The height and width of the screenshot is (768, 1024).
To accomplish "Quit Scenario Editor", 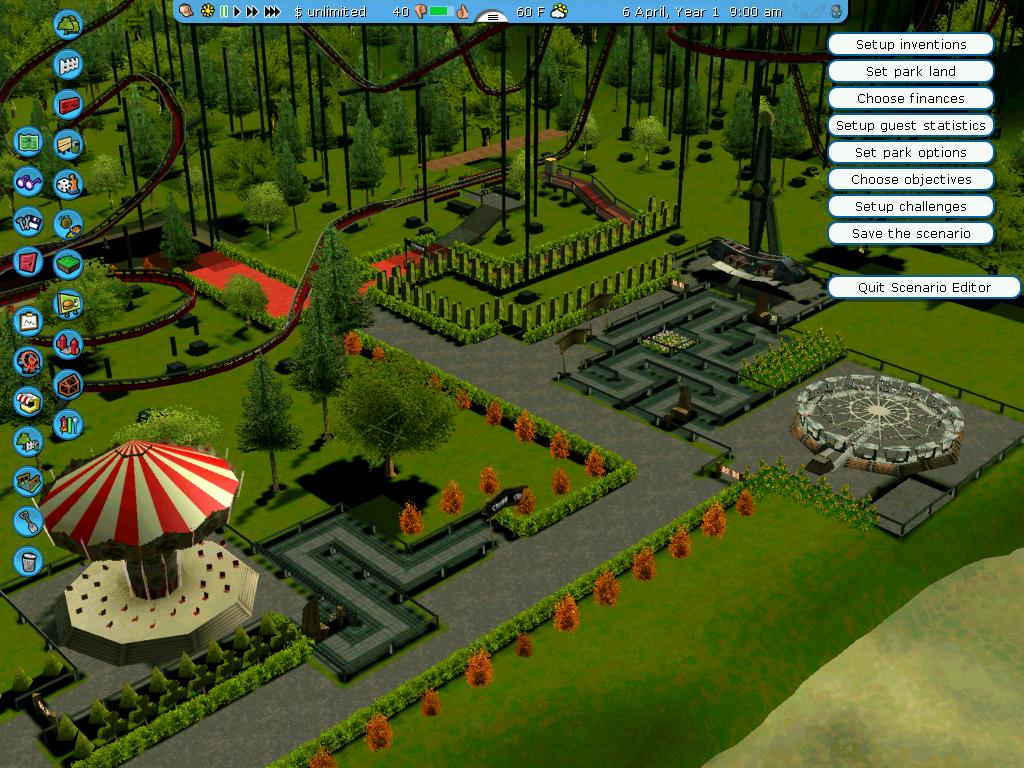I will 924,287.
